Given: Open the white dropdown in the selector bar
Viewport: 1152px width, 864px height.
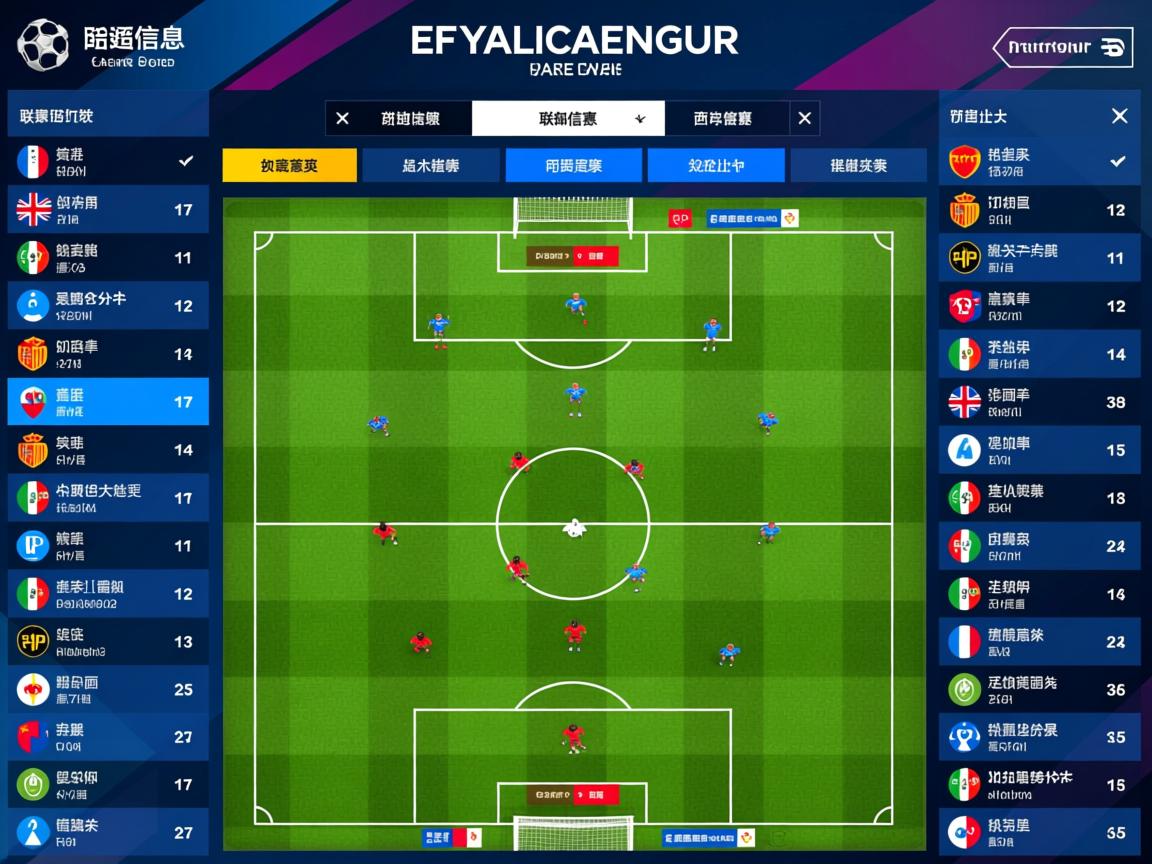Looking at the screenshot, I should (568, 118).
